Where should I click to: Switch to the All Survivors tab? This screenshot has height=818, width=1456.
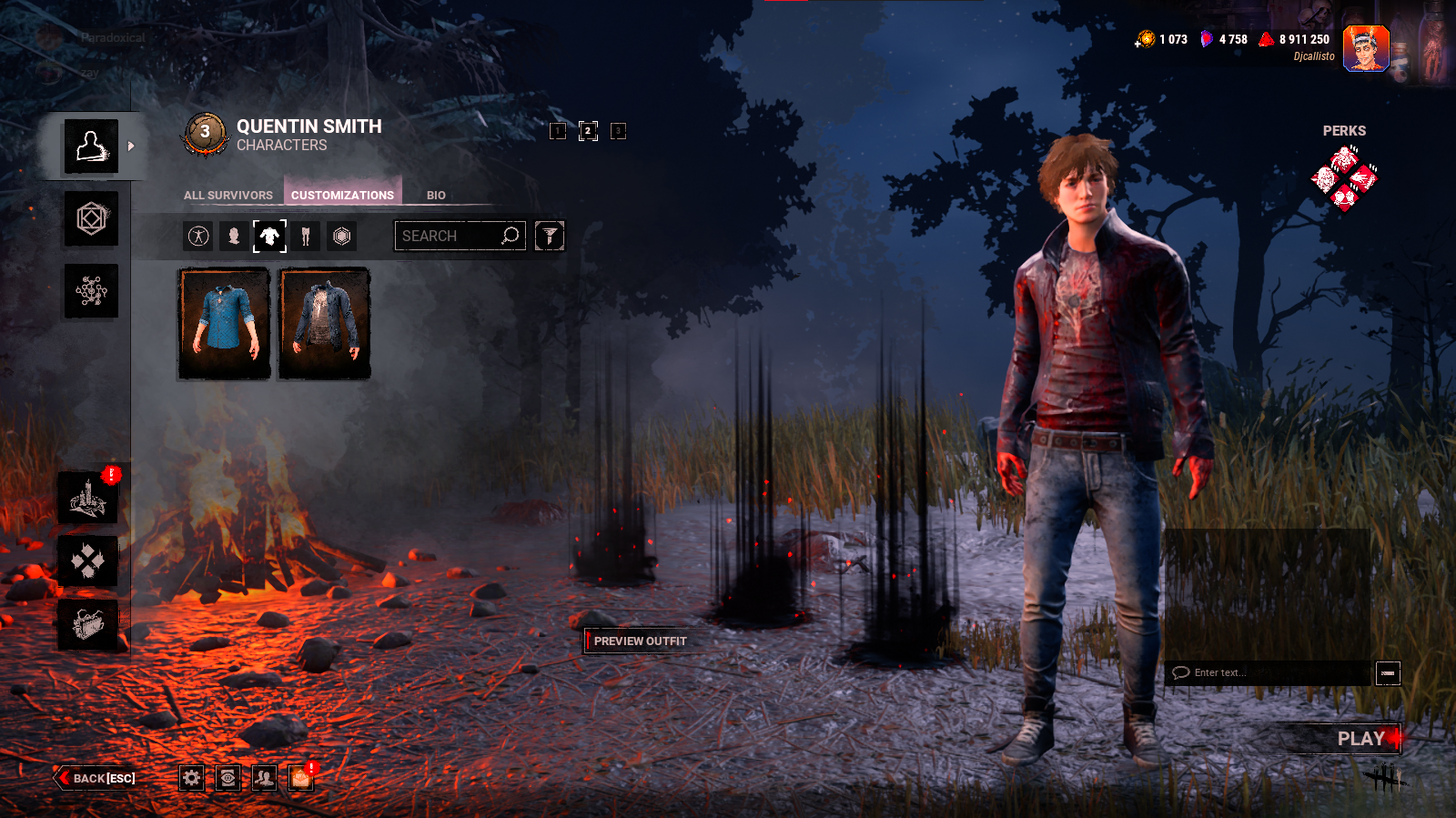227,195
